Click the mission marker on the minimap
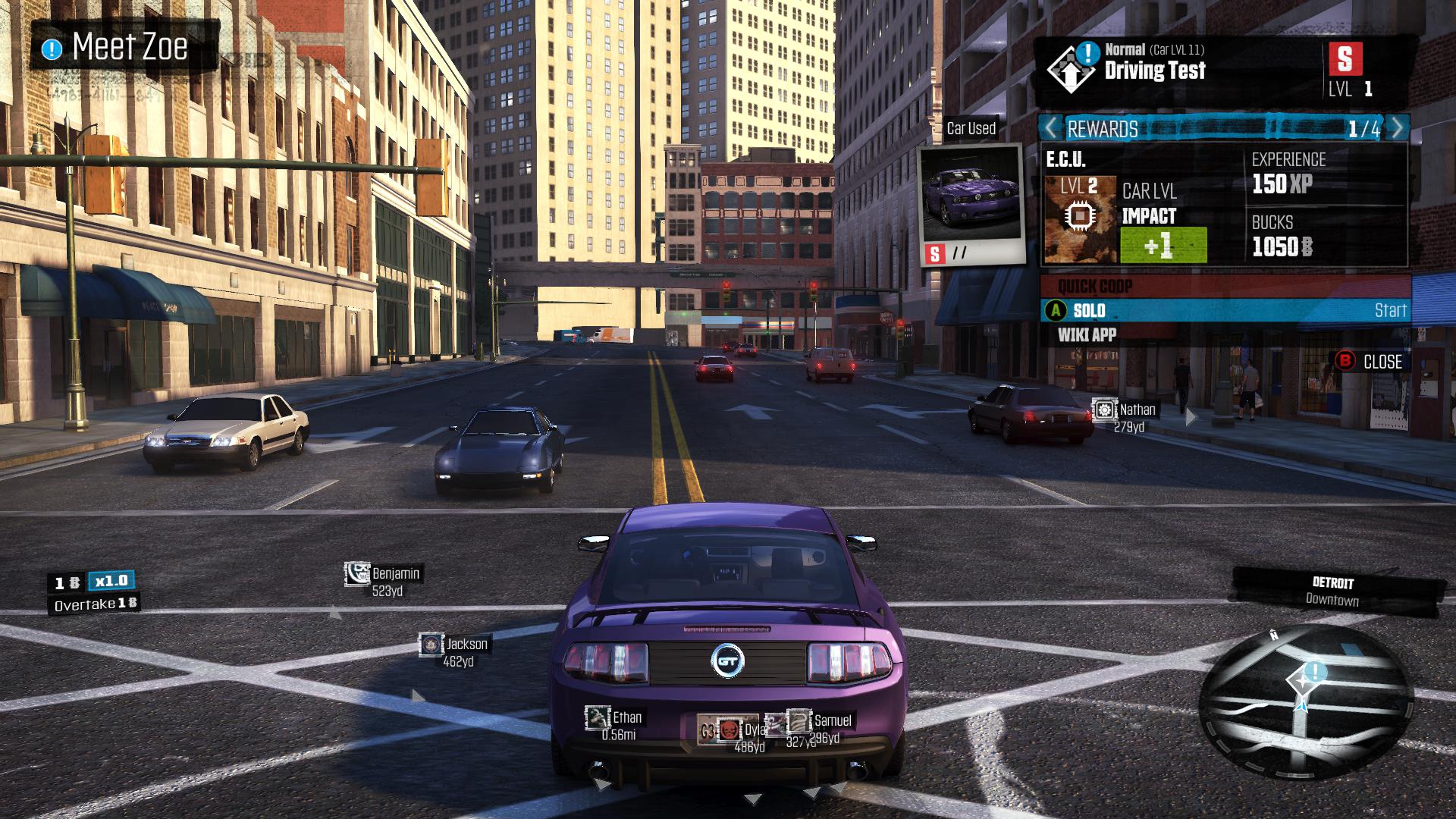 [x=1315, y=671]
